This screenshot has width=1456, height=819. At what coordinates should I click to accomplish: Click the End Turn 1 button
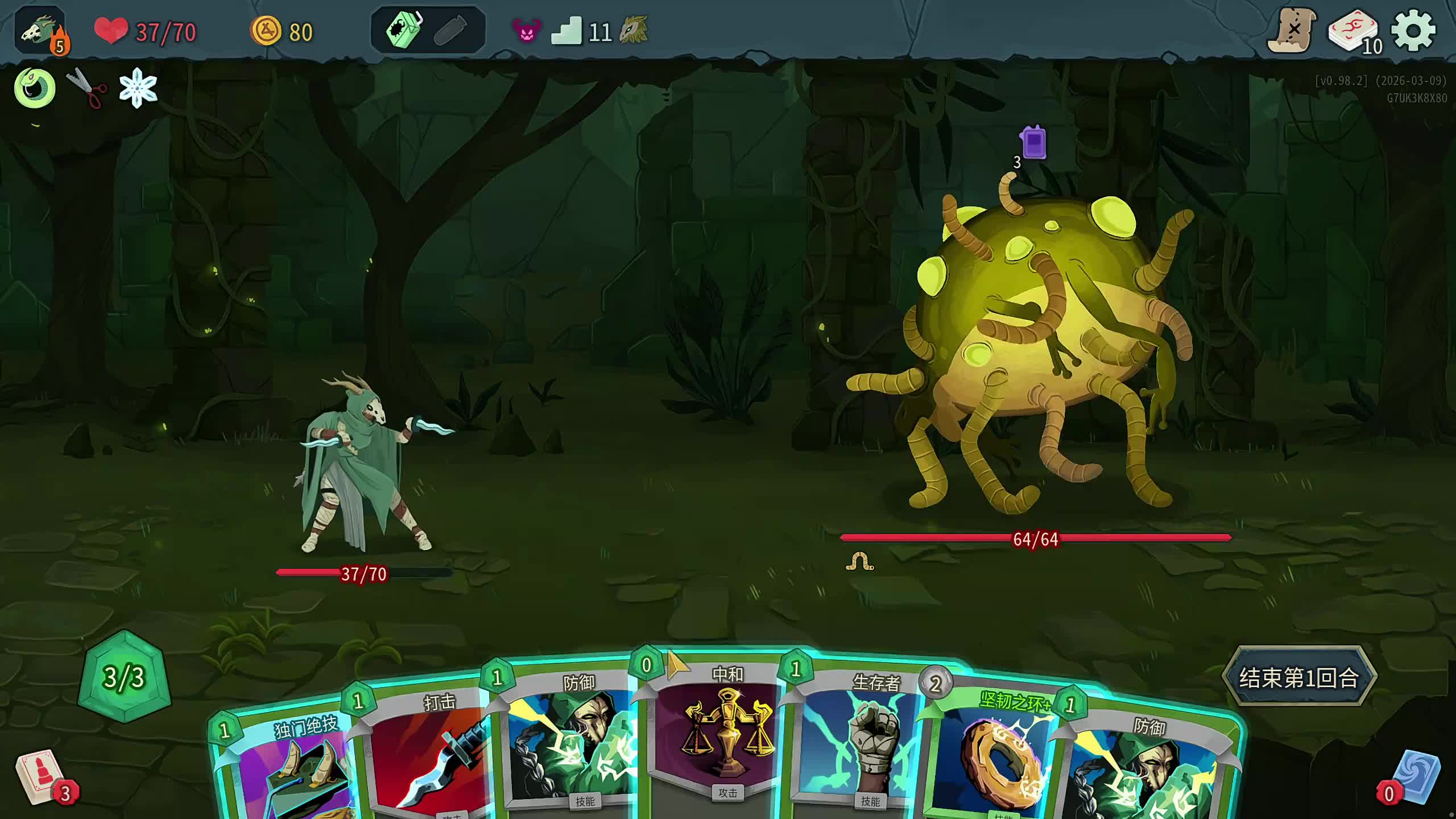click(1299, 677)
